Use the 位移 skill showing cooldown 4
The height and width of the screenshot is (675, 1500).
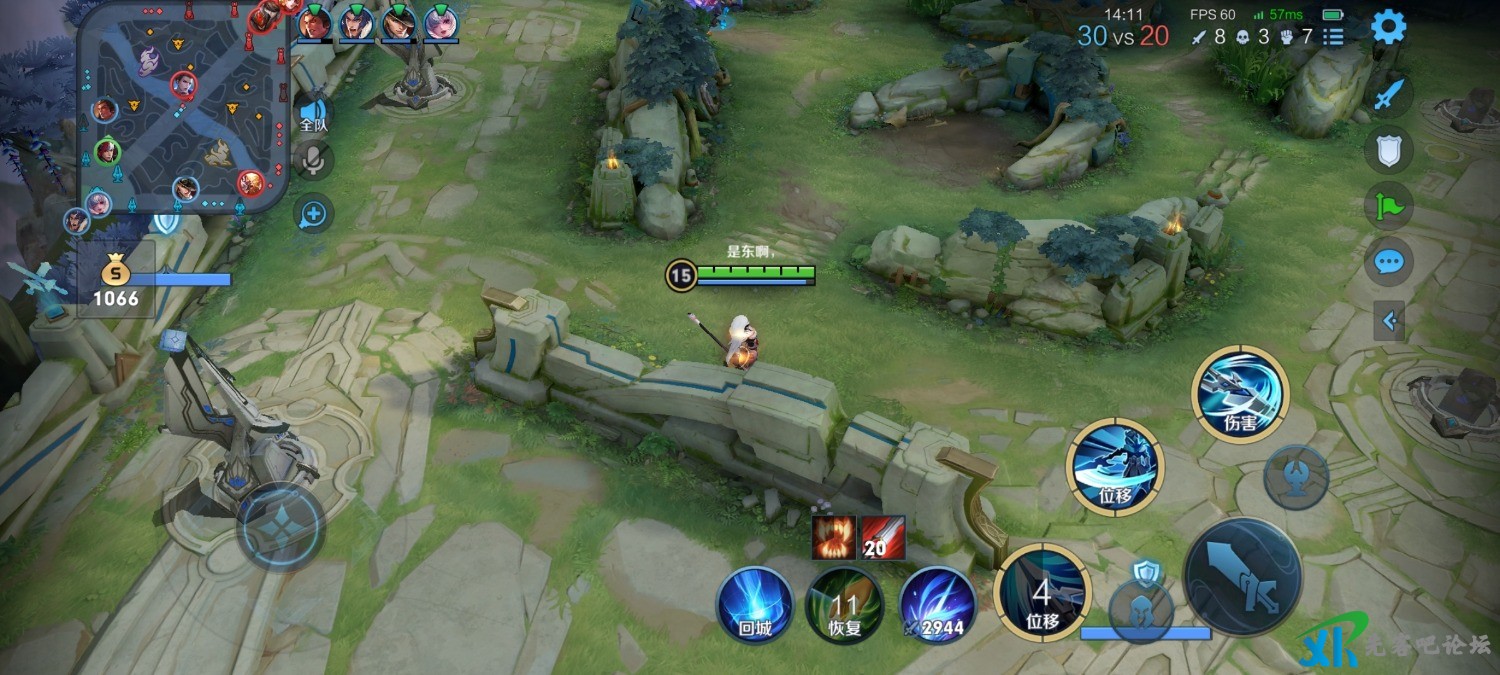tap(1043, 594)
